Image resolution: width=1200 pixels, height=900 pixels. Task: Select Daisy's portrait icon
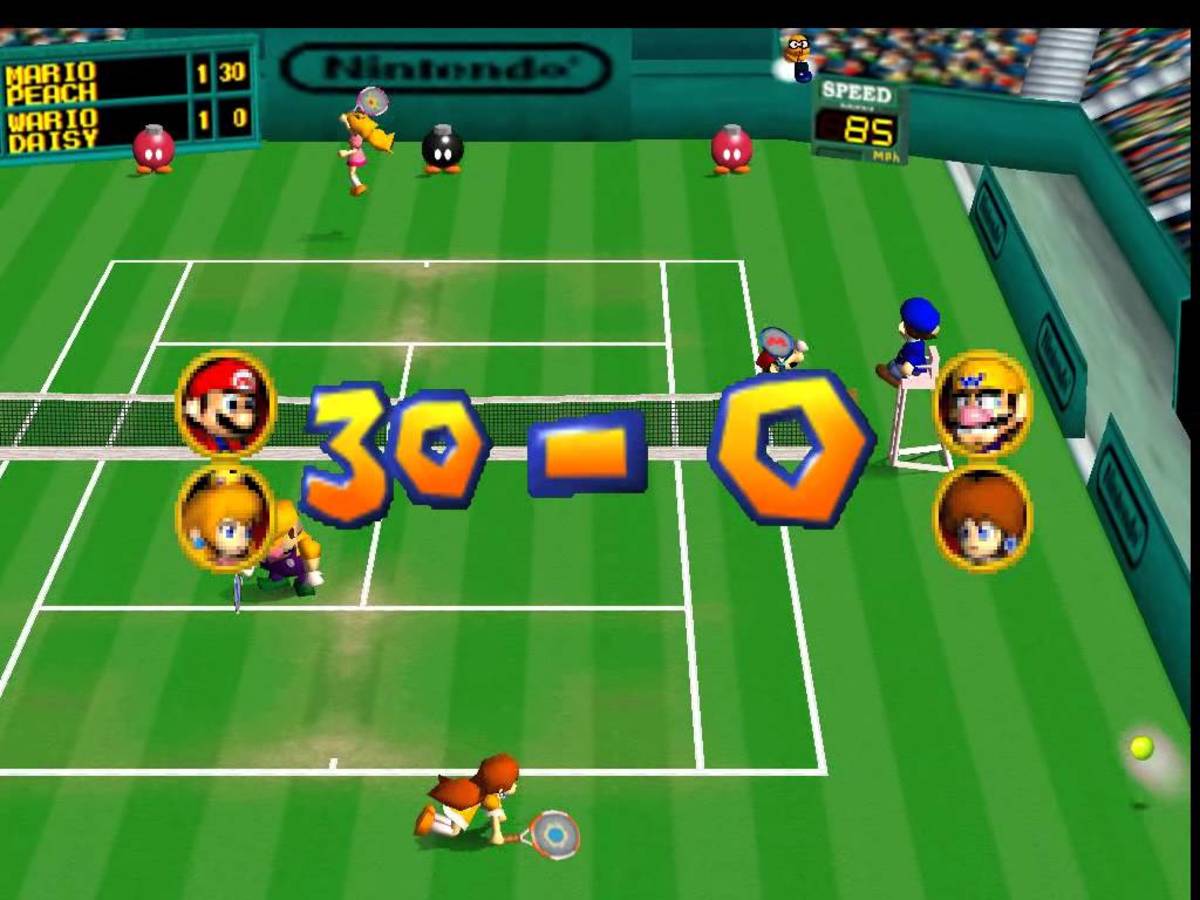click(982, 517)
